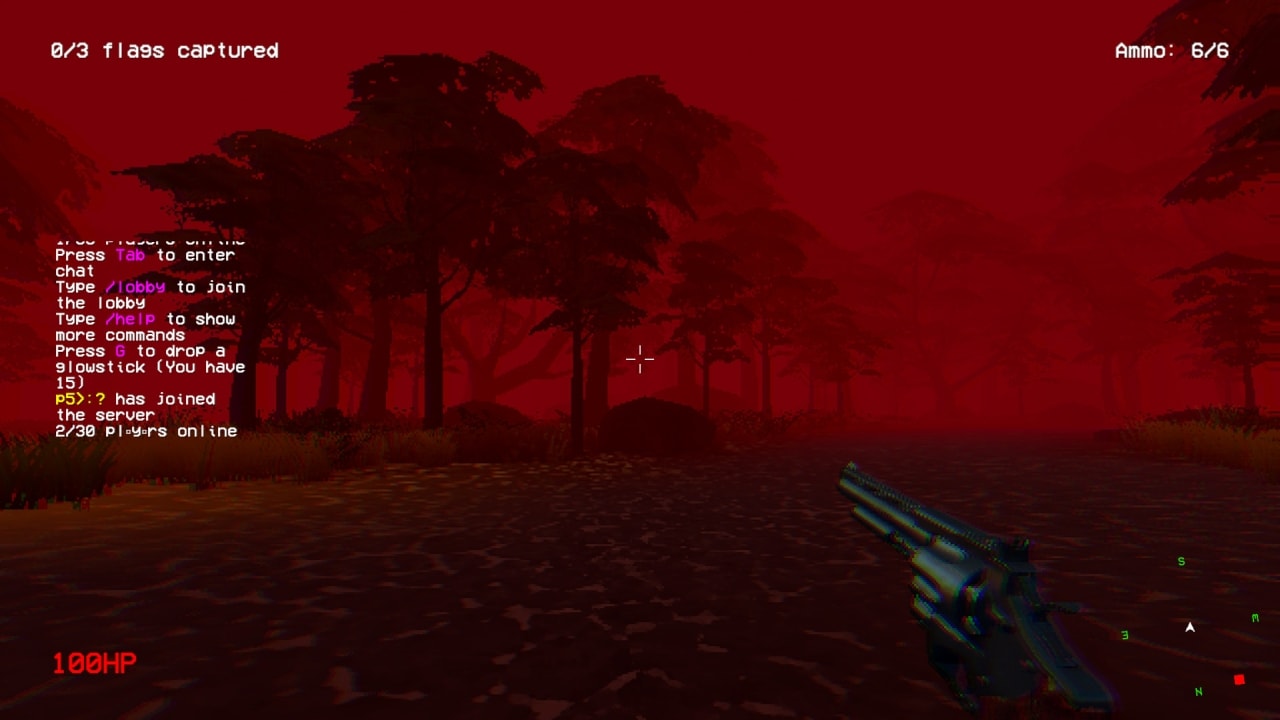1280x720 pixels.
Task: Click the red square marker on the minimap
Action: 1239,679
